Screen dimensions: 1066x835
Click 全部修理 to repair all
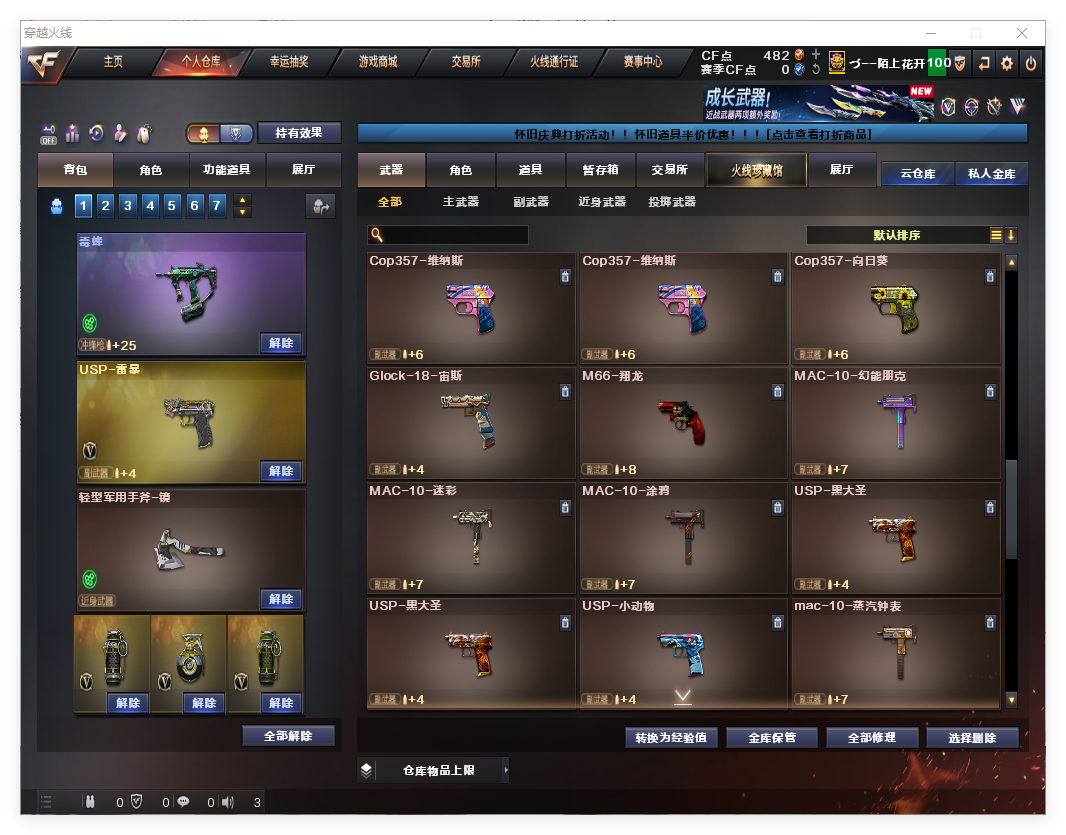pos(869,738)
